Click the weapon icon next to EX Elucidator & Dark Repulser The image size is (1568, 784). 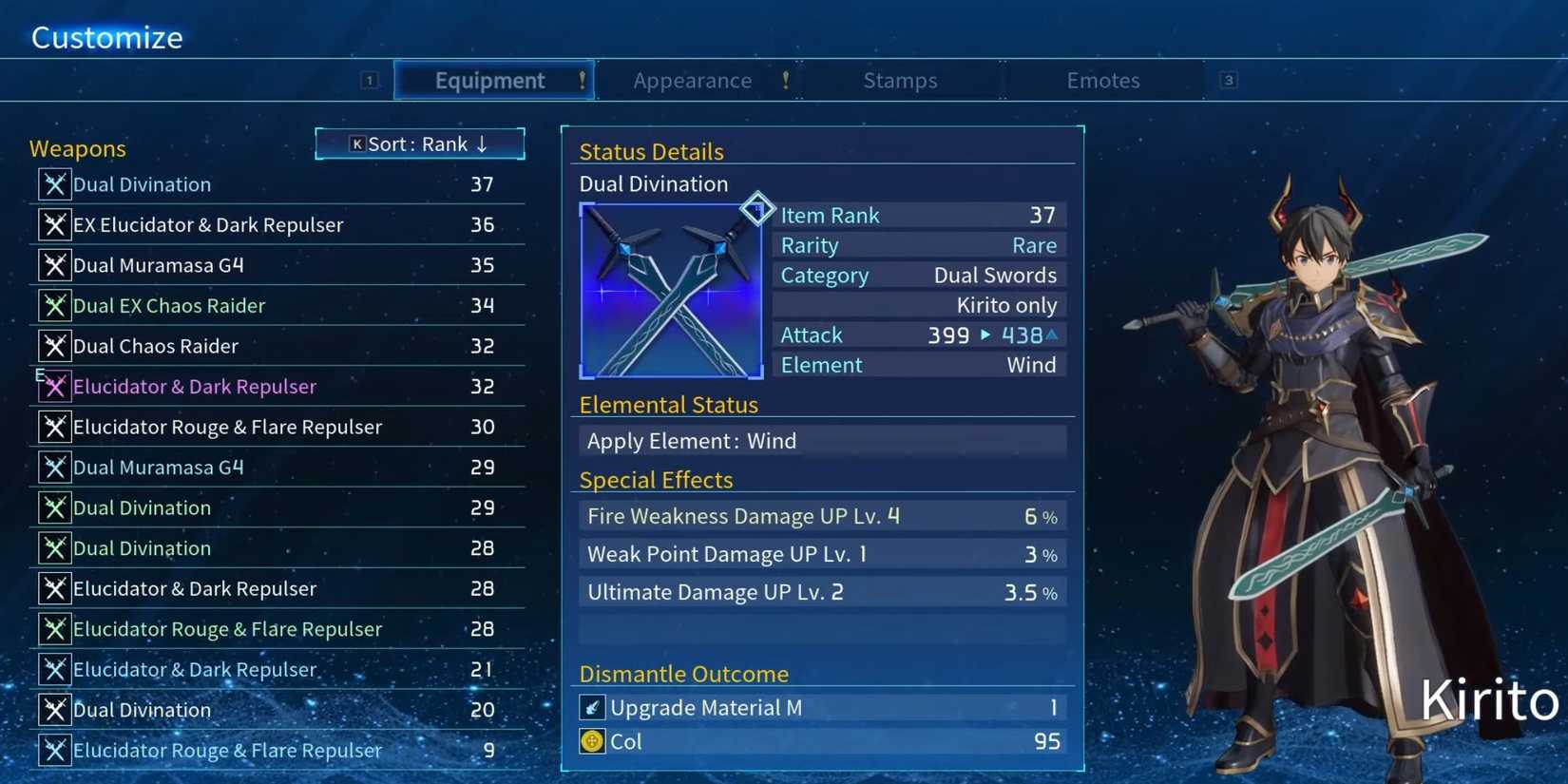tap(54, 224)
